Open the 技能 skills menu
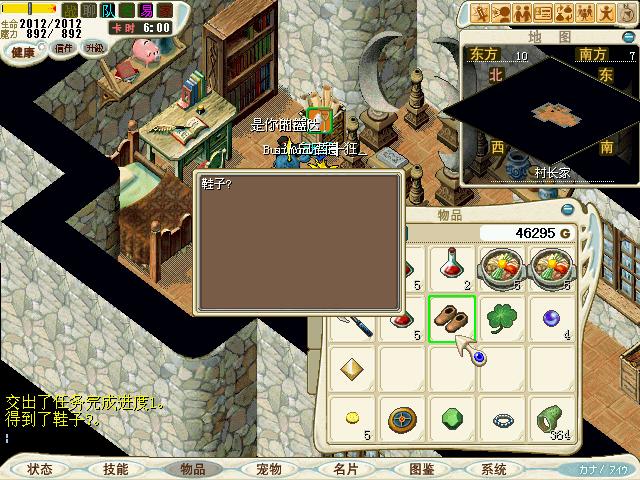This screenshot has width=640, height=480. pyautogui.click(x=115, y=468)
